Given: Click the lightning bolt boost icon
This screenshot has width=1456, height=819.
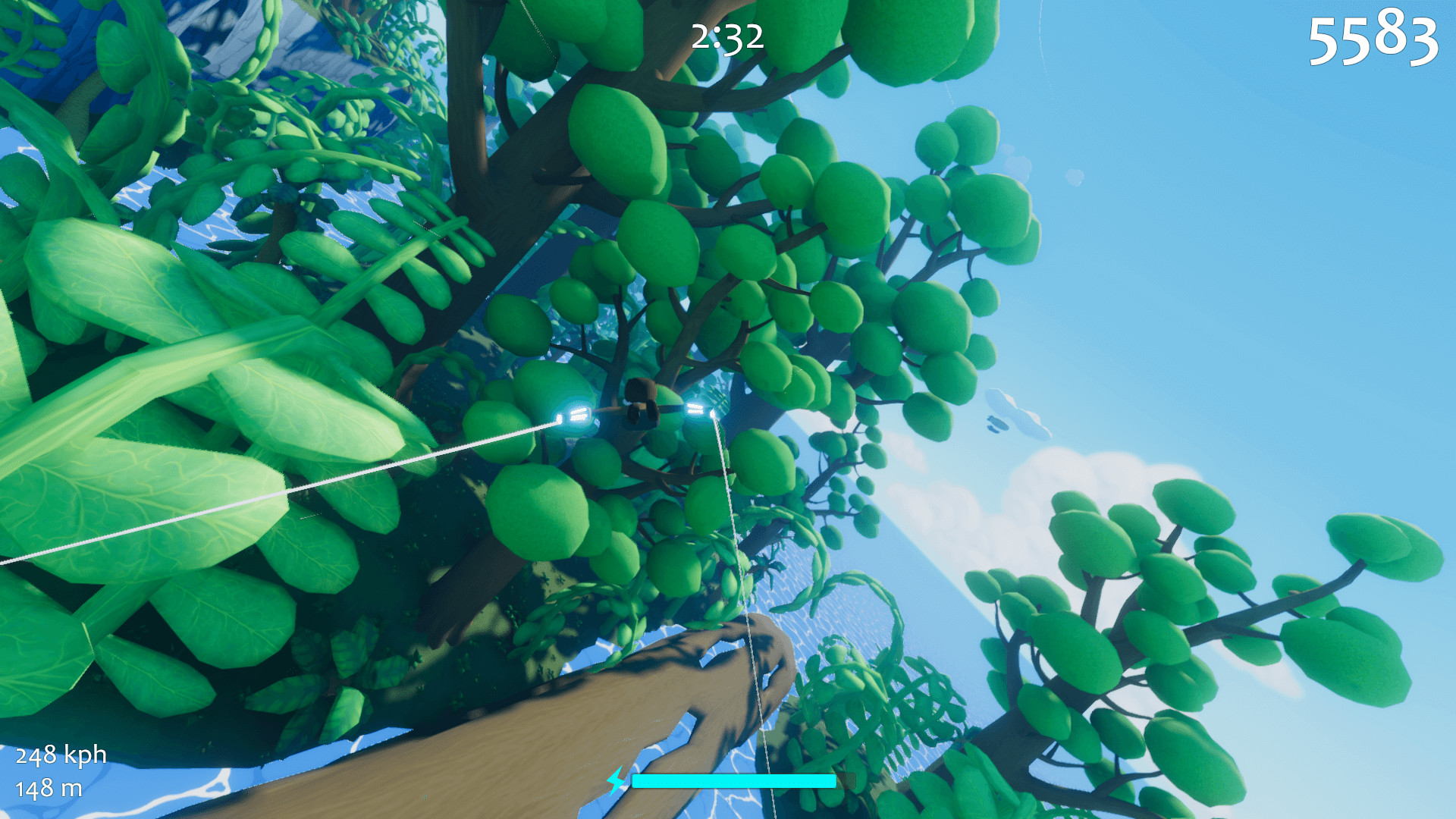Looking at the screenshot, I should click(x=617, y=779).
